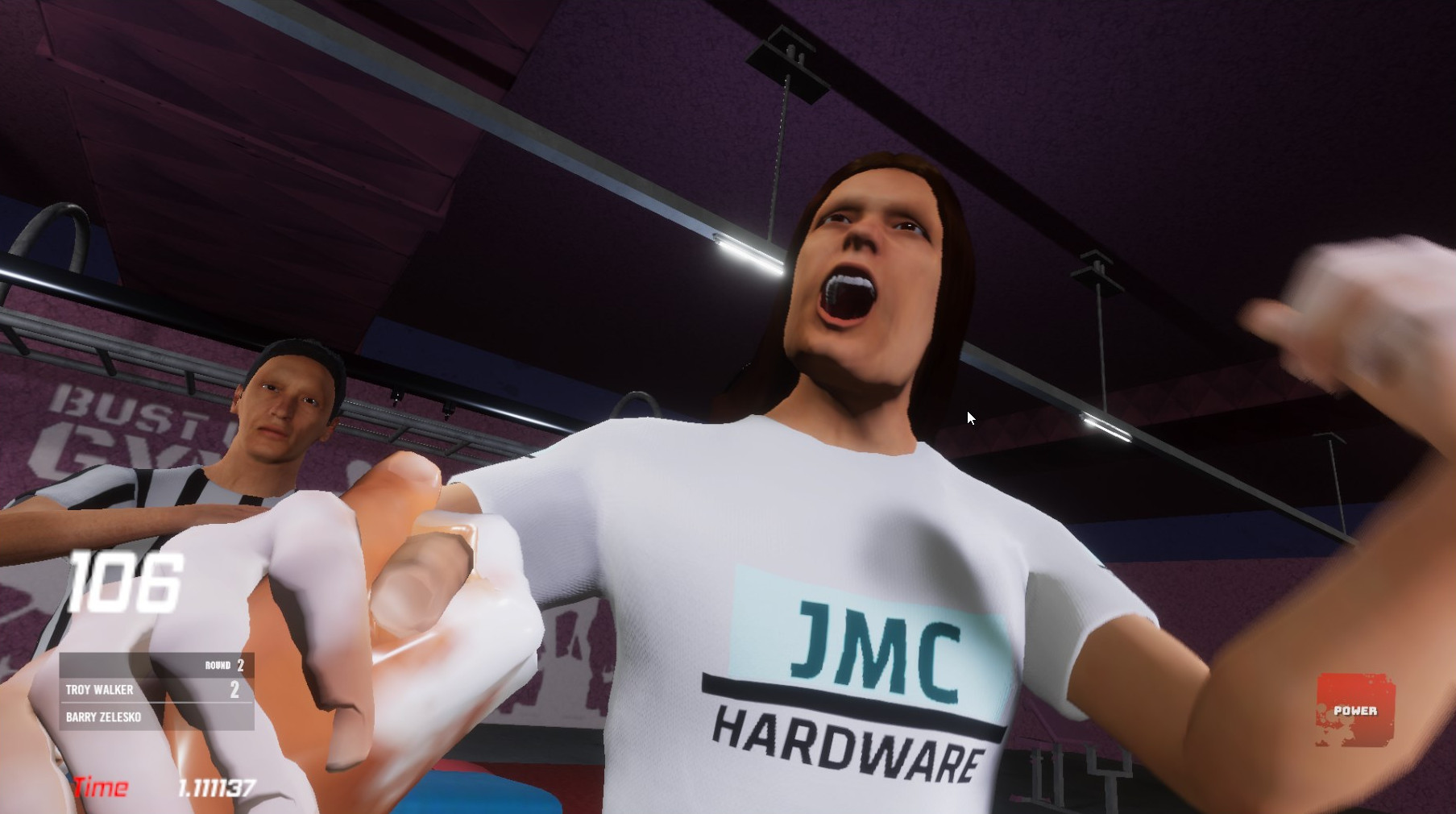Select the Troy Walker name label
This screenshot has height=814, width=1456.
pos(100,690)
